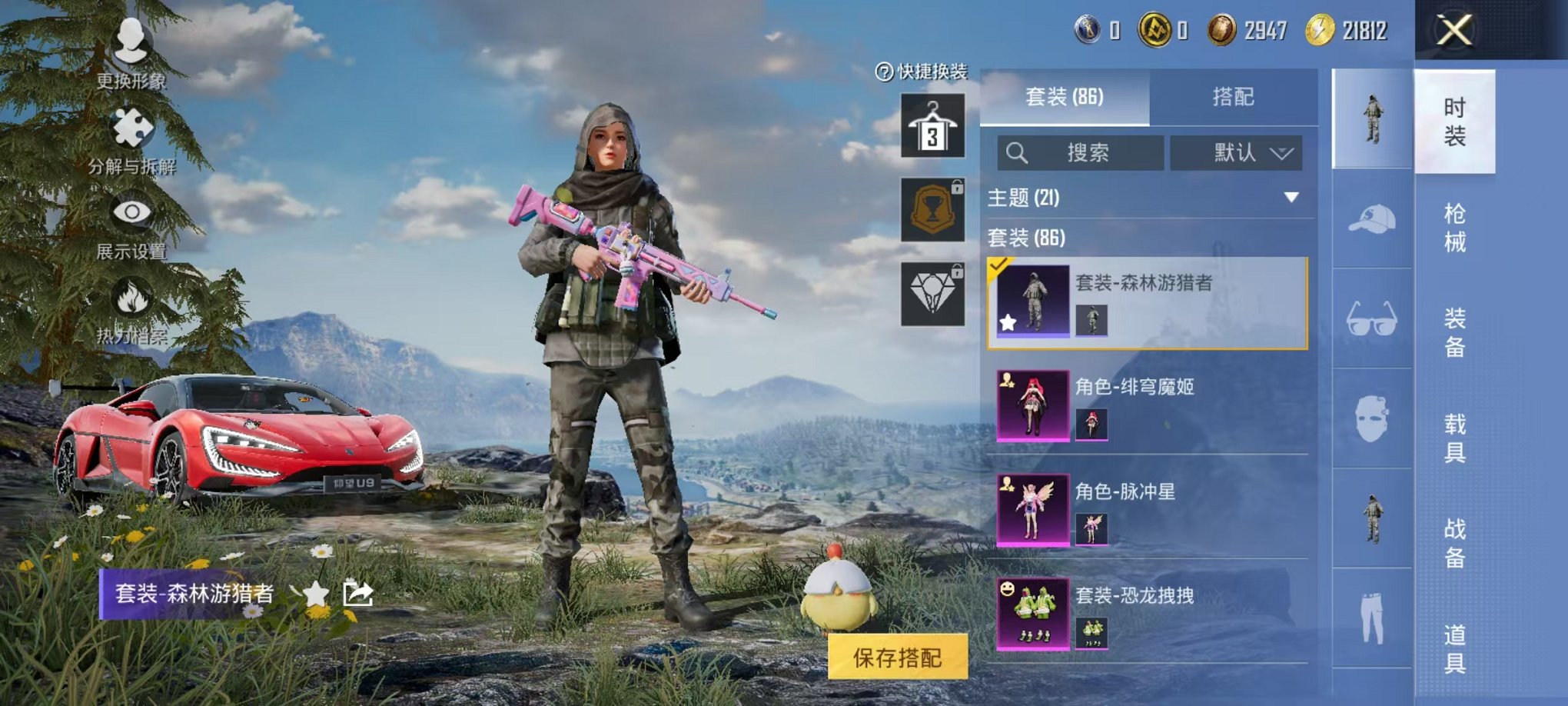Open 展示设置 display settings

coord(131,211)
